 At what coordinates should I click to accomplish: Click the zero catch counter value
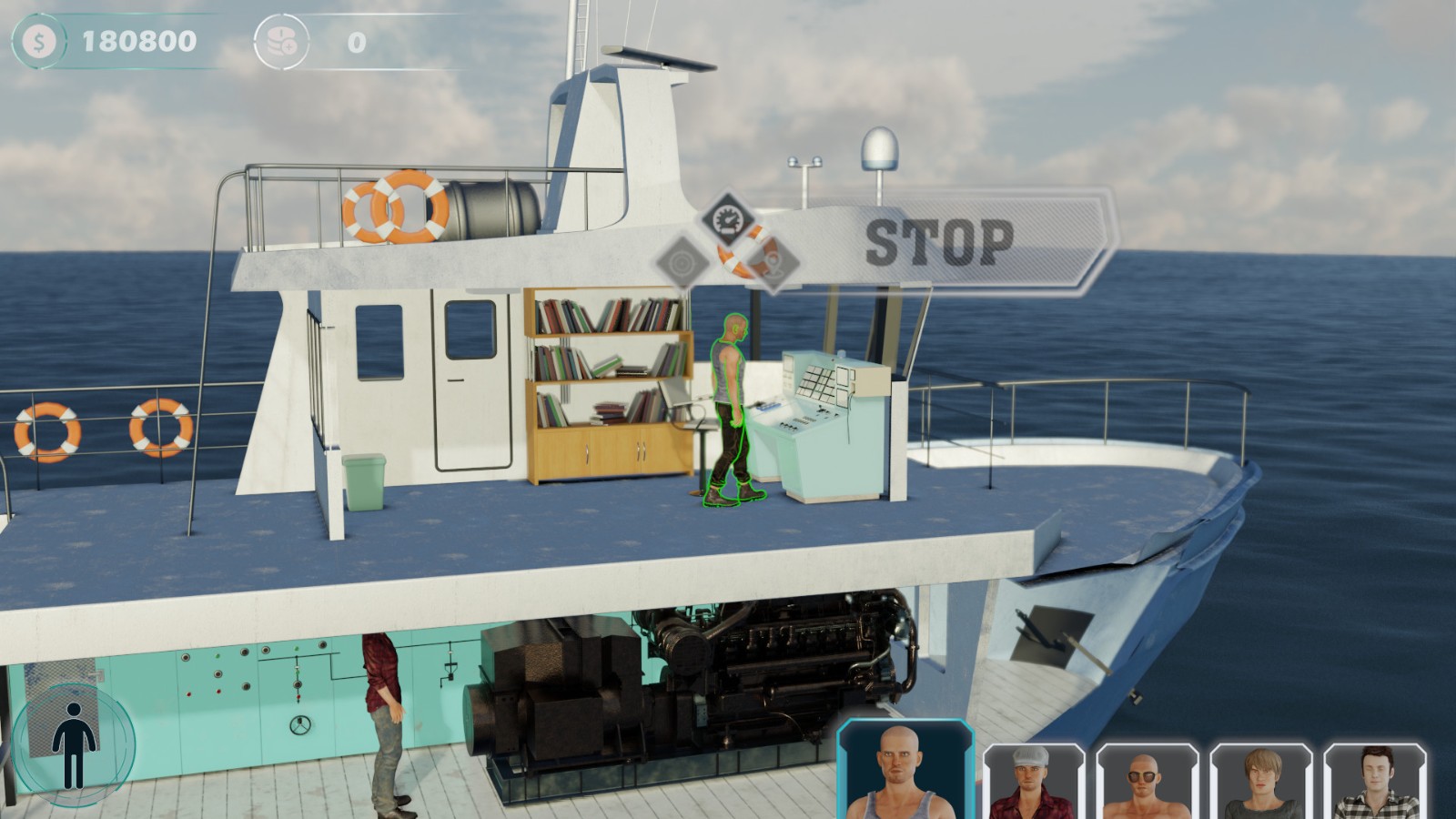click(x=357, y=41)
